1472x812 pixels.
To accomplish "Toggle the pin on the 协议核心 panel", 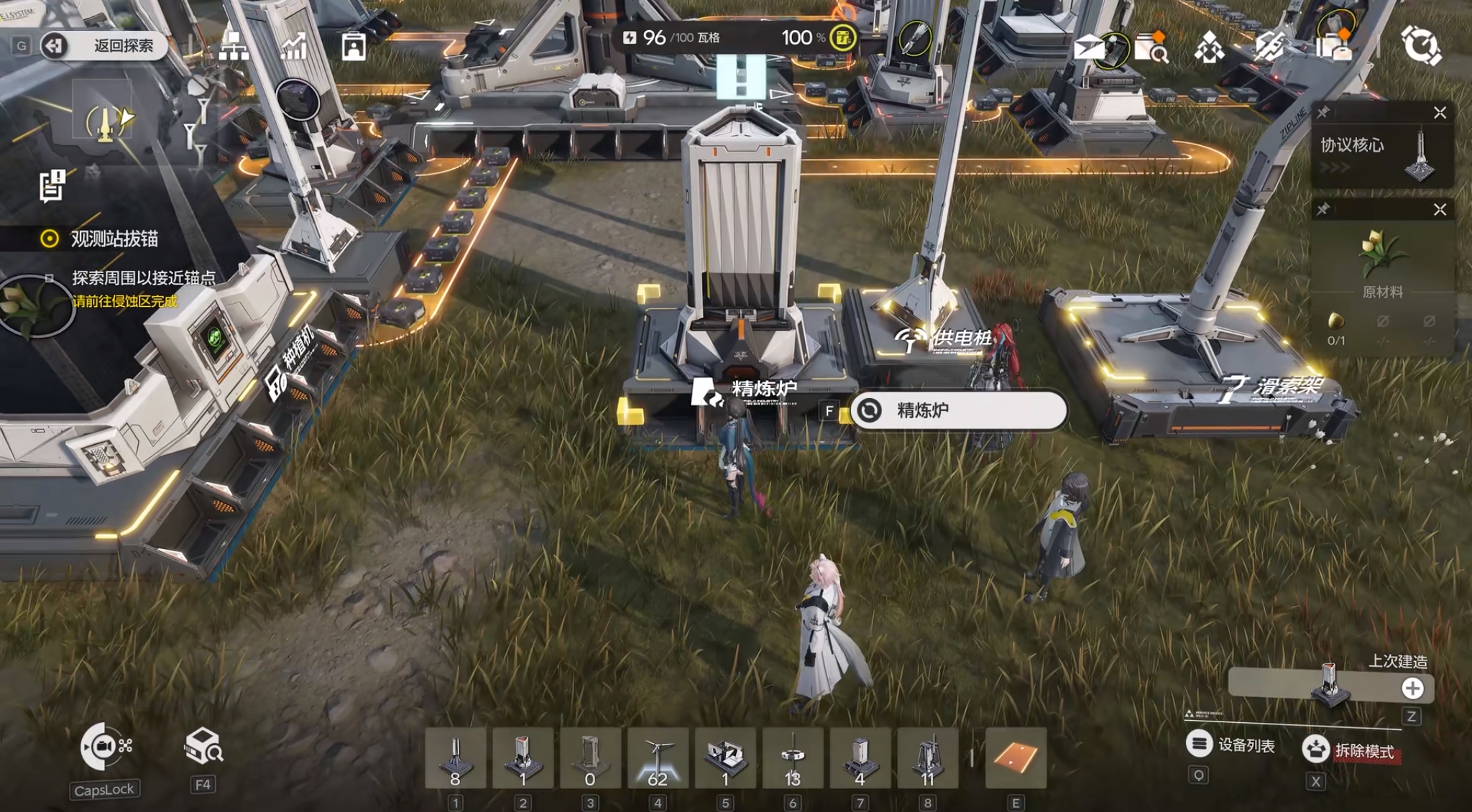I will pos(1323,113).
